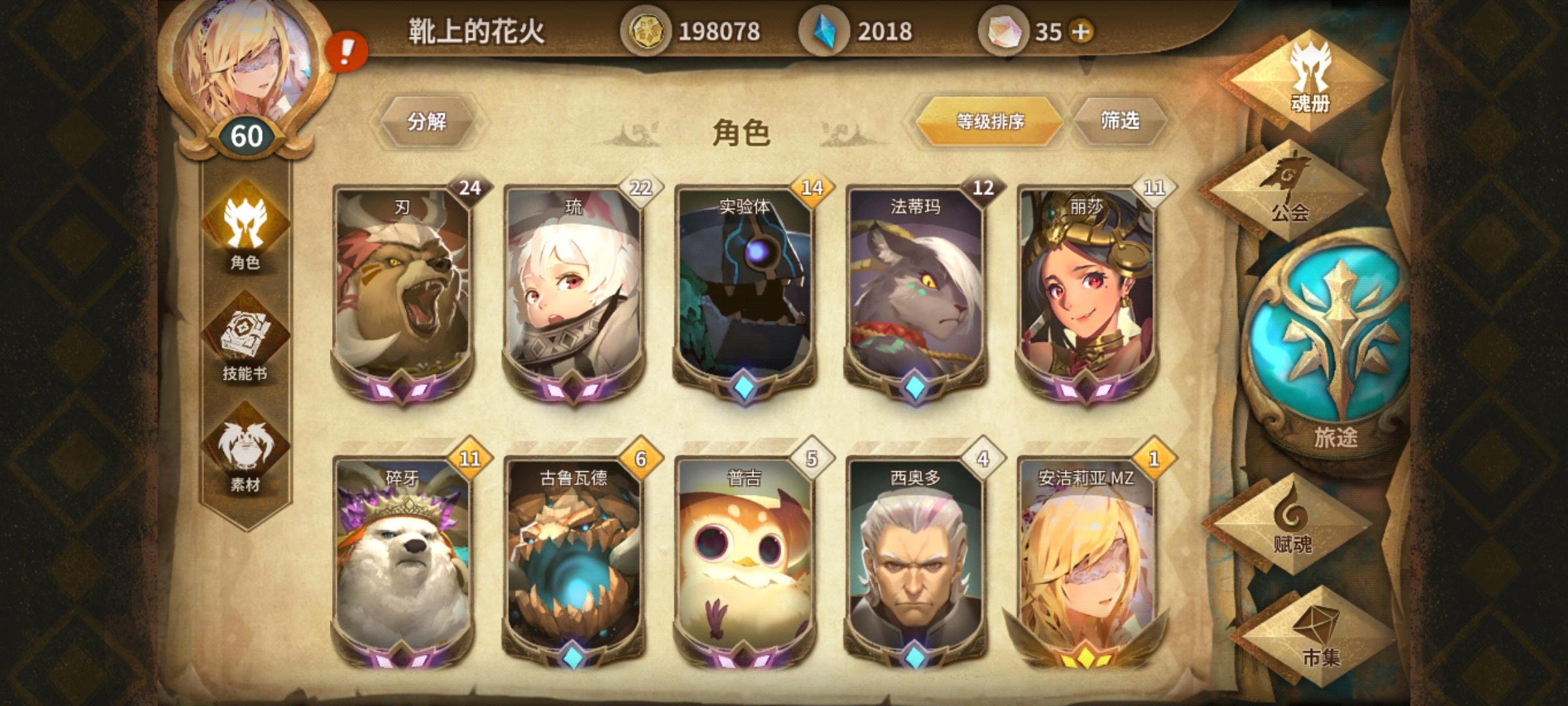Open the 筛选 filter options

1123,121
